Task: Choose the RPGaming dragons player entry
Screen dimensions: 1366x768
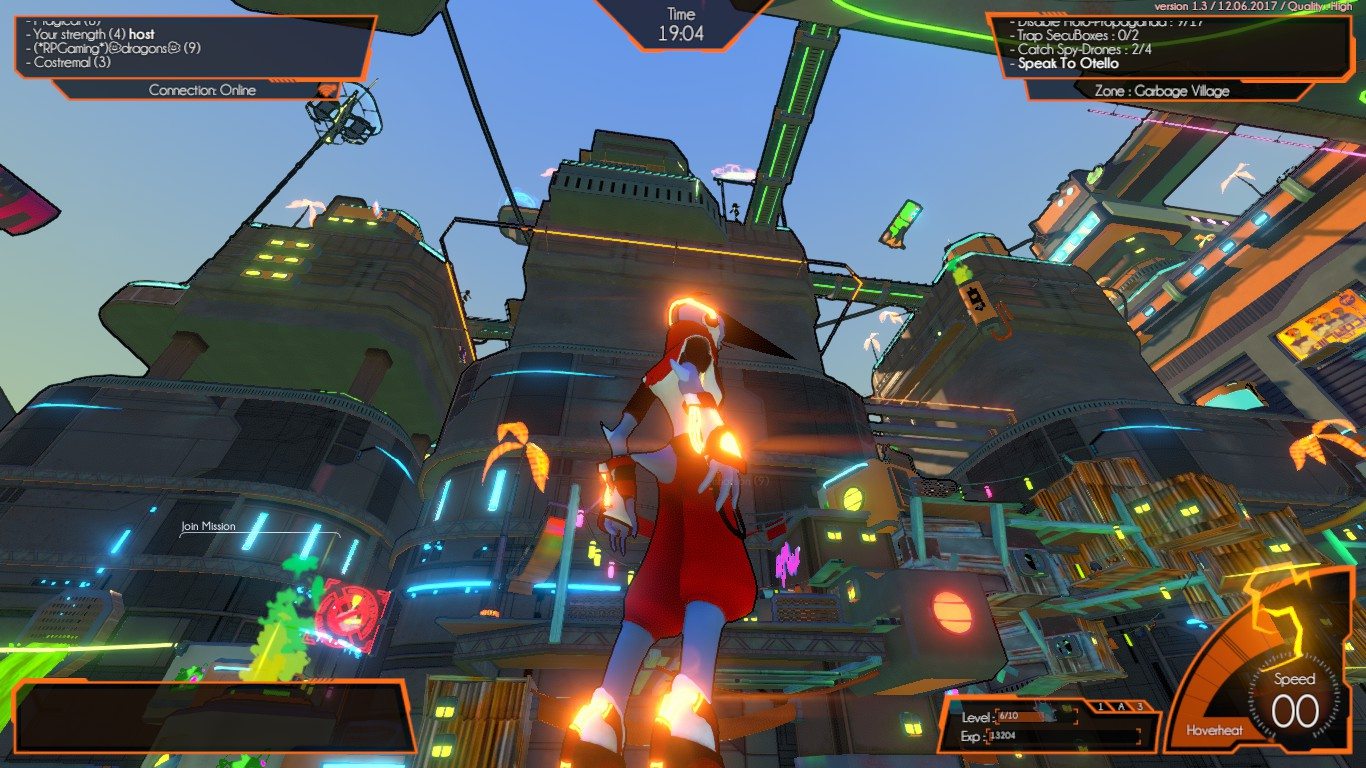Action: (x=116, y=48)
